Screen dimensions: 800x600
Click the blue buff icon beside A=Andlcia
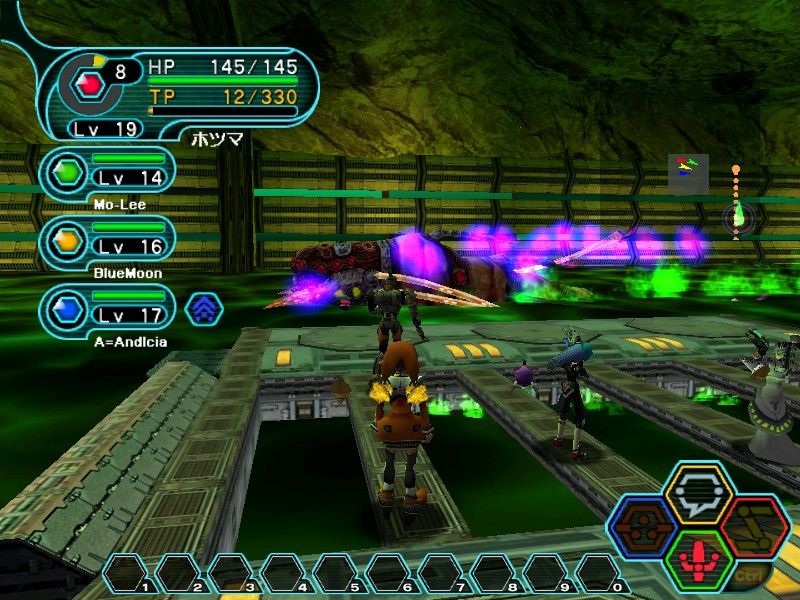click(x=204, y=309)
